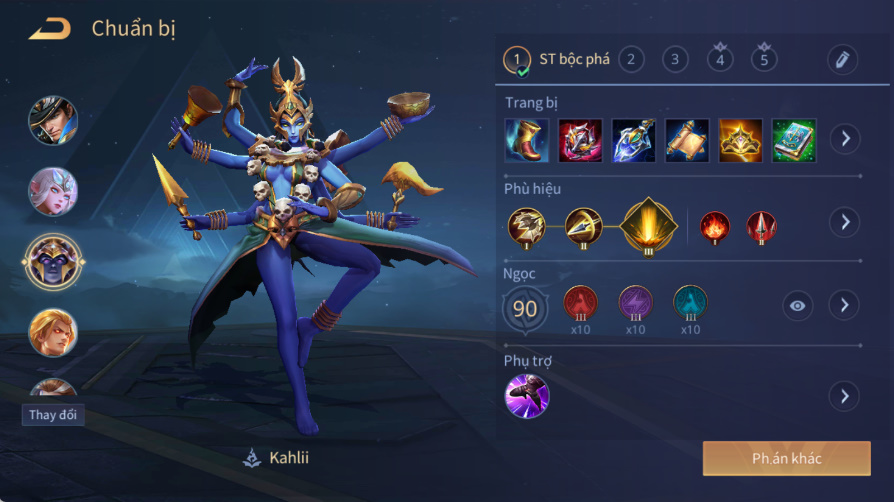Open the Phù hiệu badge details arrow
The width and height of the screenshot is (894, 502).
tap(844, 222)
